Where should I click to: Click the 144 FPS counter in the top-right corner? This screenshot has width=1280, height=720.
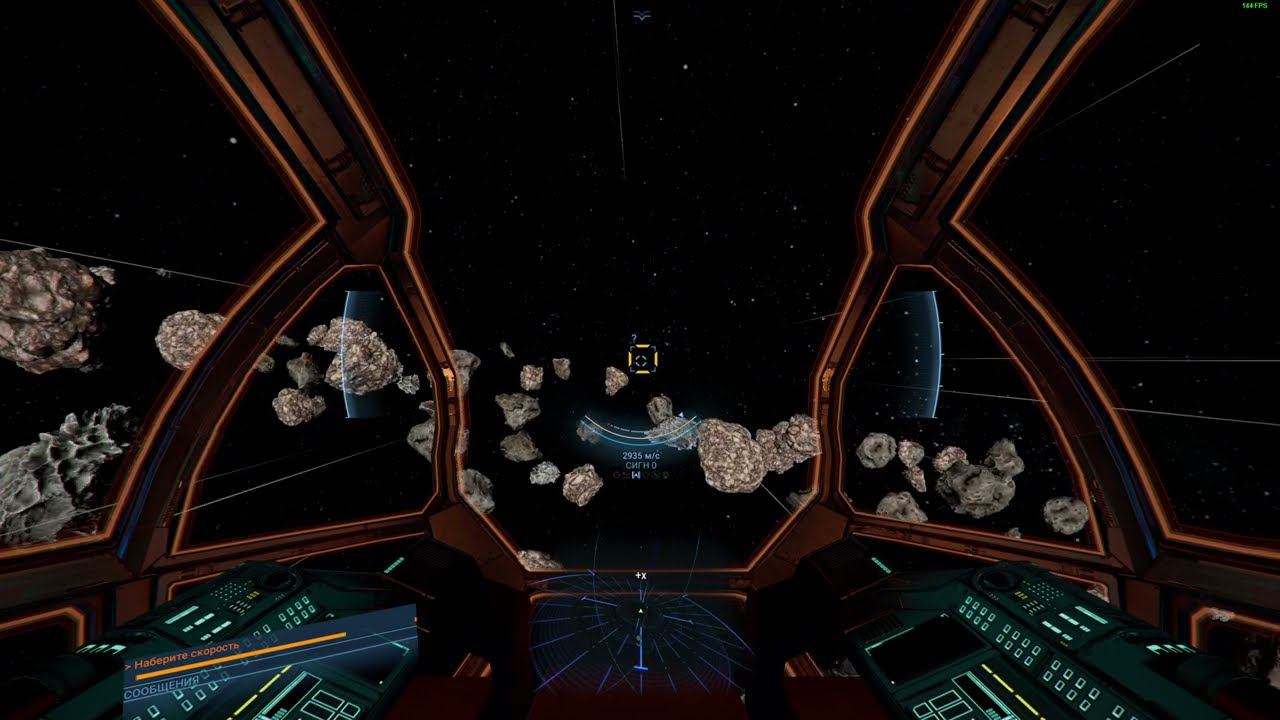click(x=1257, y=7)
